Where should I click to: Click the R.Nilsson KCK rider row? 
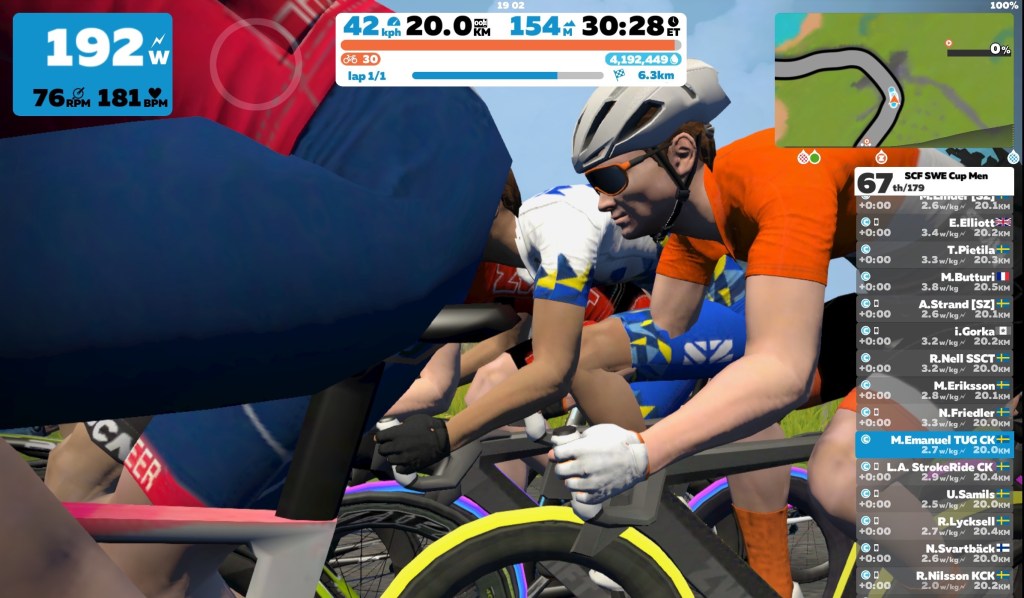point(934,580)
